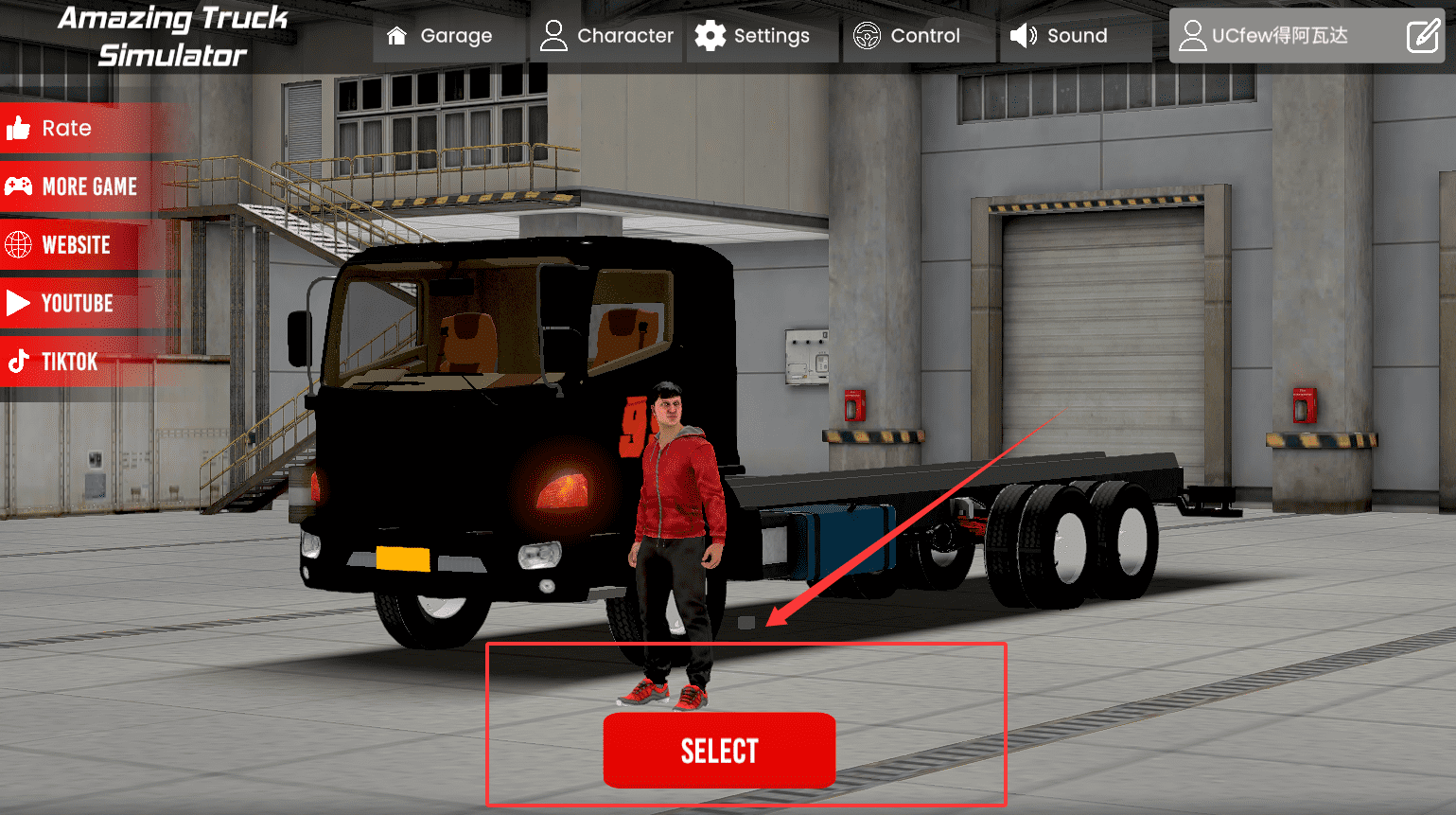Open the More Game link
The width and height of the screenshot is (1456, 815).
click(x=72, y=186)
